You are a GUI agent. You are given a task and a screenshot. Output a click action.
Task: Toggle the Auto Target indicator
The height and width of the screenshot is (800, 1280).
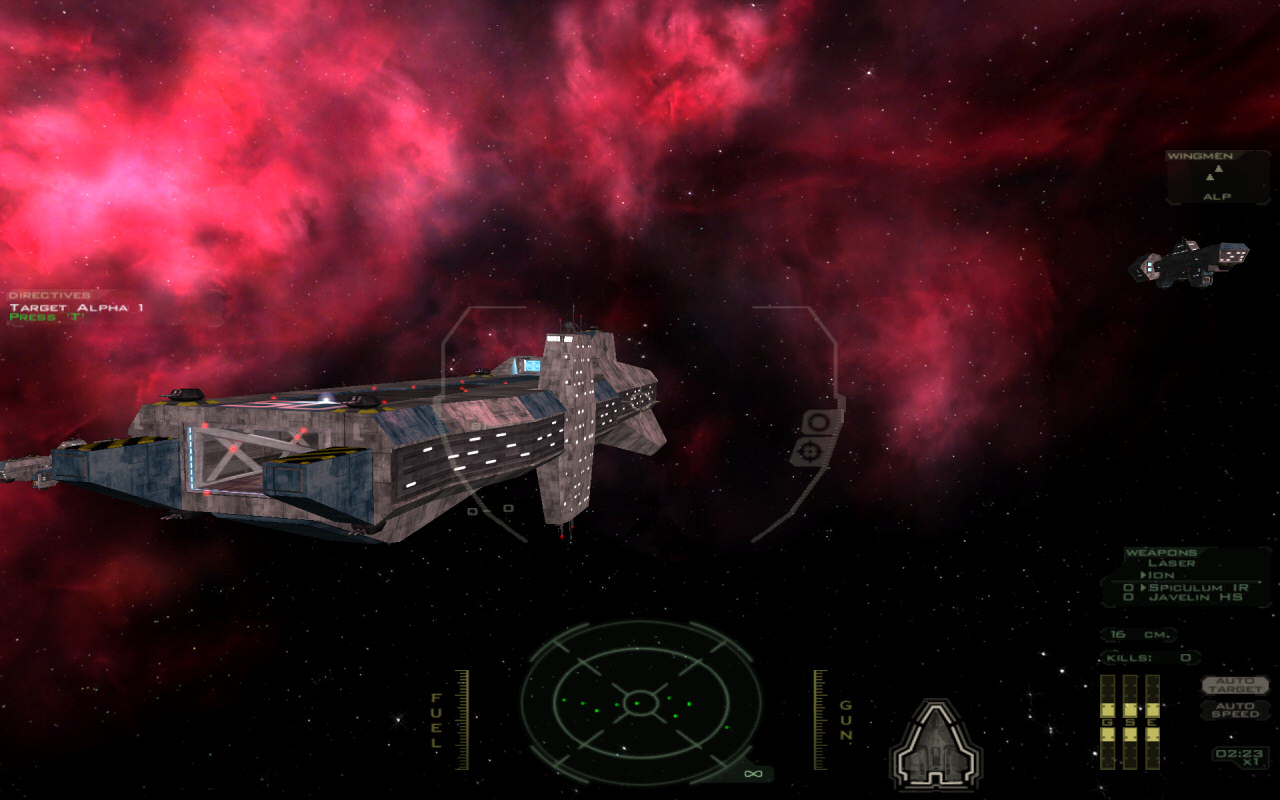(x=1235, y=685)
